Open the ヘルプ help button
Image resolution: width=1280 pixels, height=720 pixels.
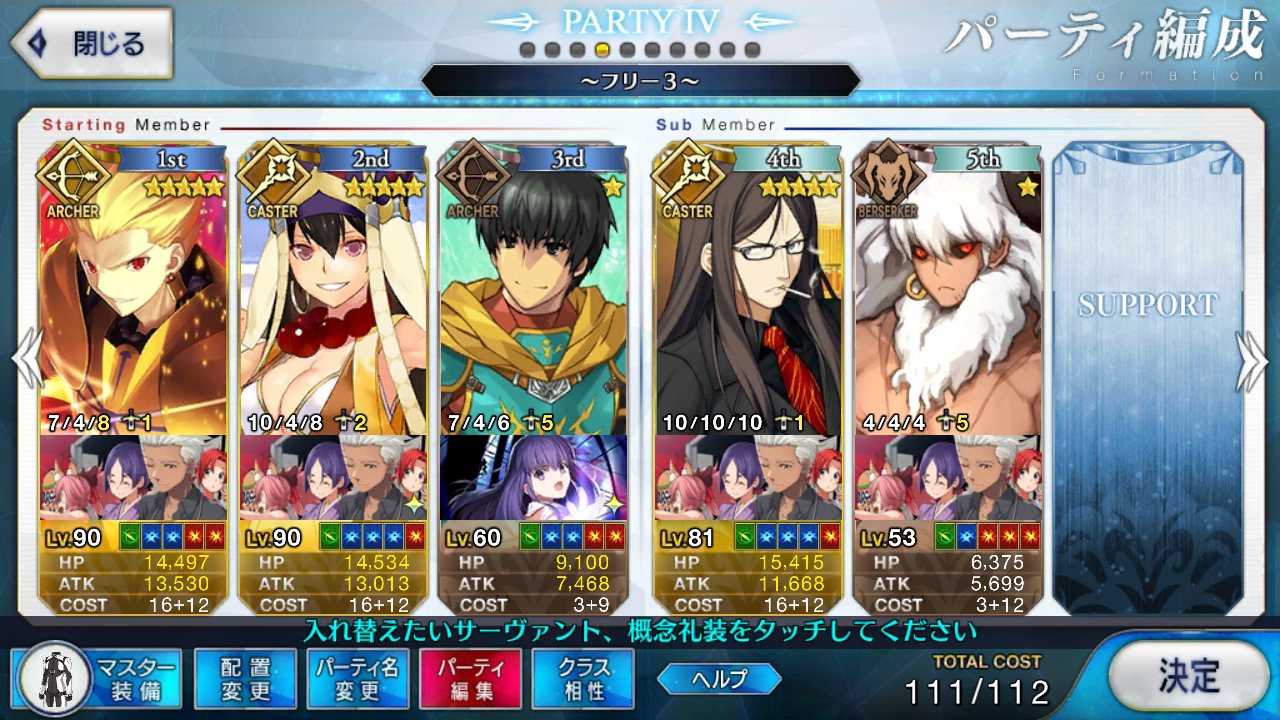719,679
